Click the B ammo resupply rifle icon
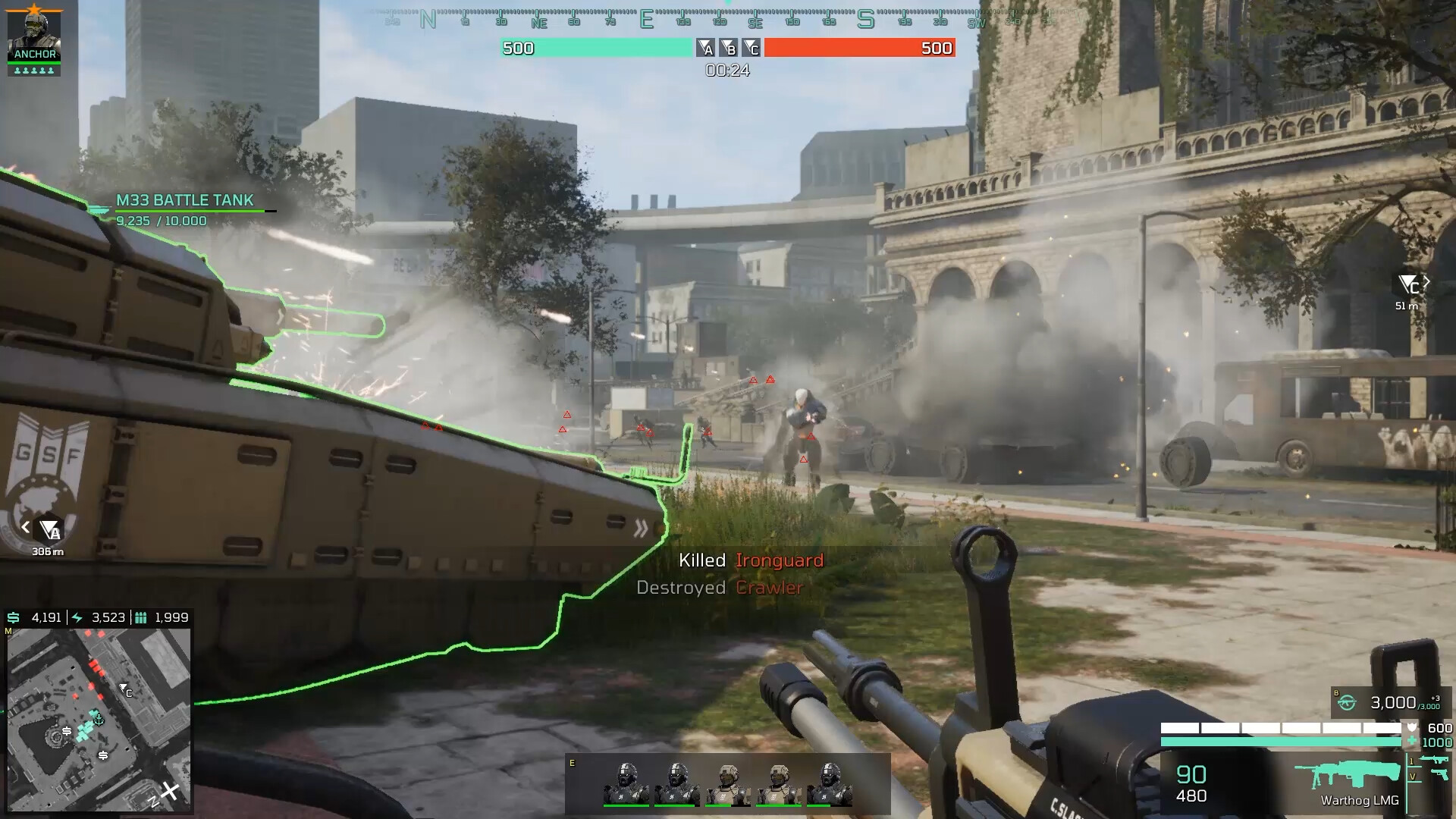1456x819 pixels. click(1347, 703)
